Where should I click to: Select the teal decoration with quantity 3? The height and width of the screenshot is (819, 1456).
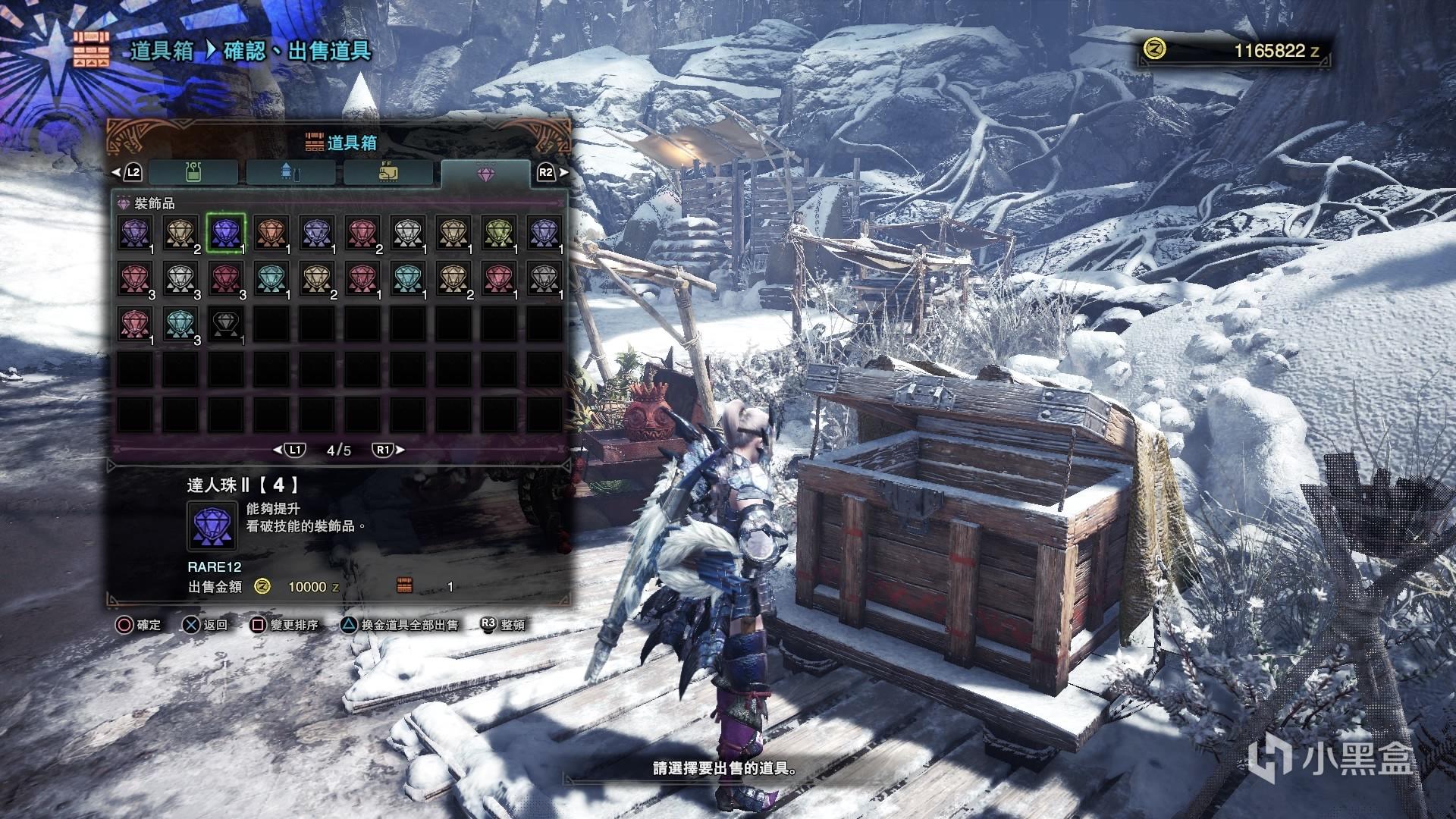180,324
